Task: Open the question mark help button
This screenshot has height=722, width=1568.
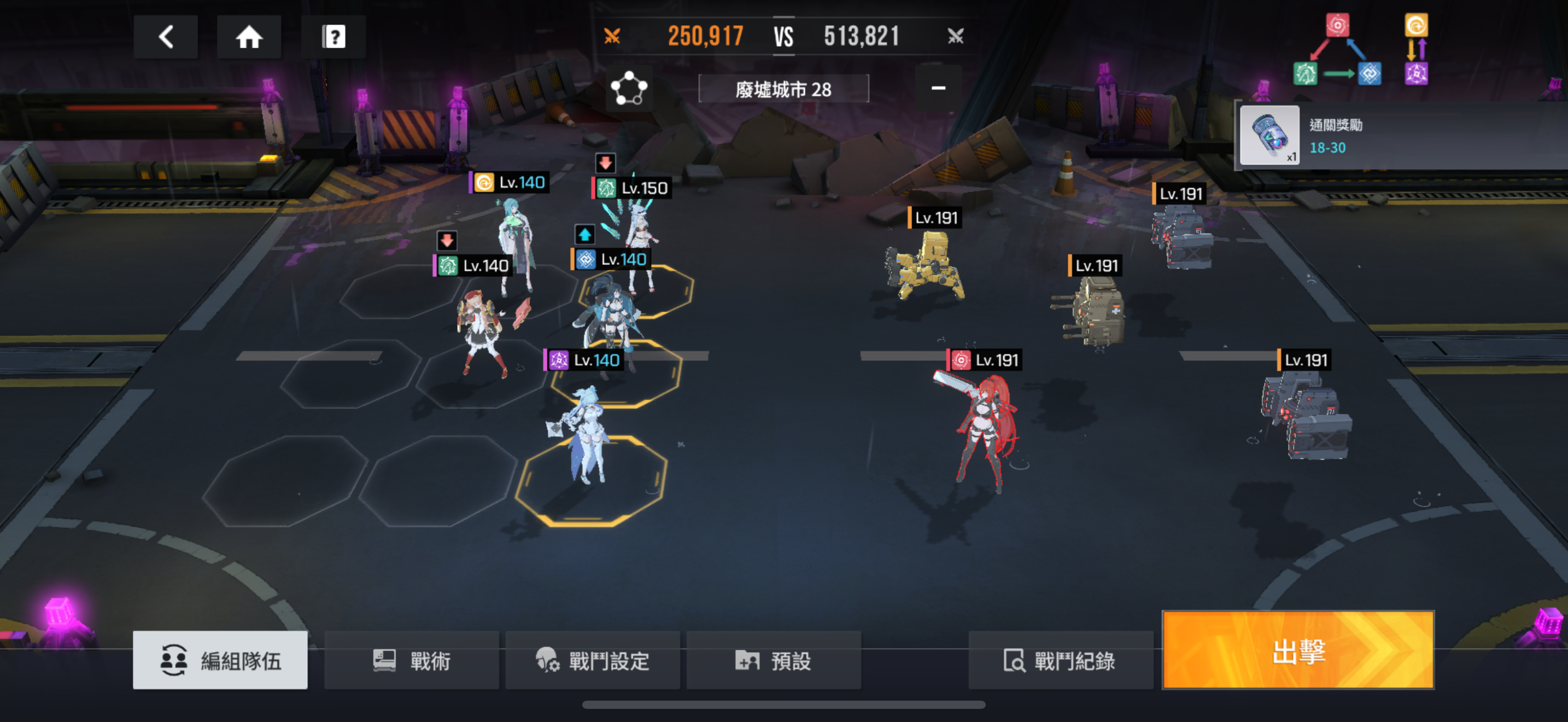Action: coord(333,37)
